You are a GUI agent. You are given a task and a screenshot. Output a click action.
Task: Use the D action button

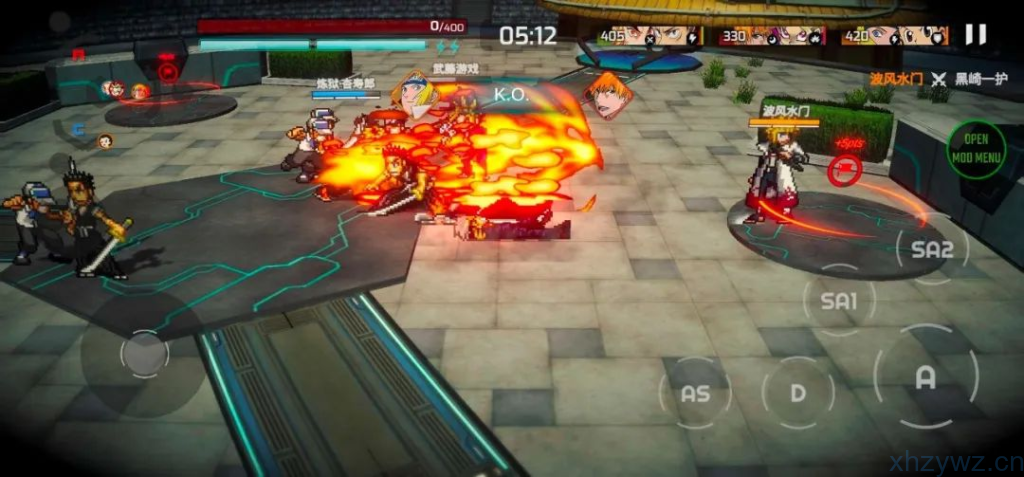tap(797, 393)
